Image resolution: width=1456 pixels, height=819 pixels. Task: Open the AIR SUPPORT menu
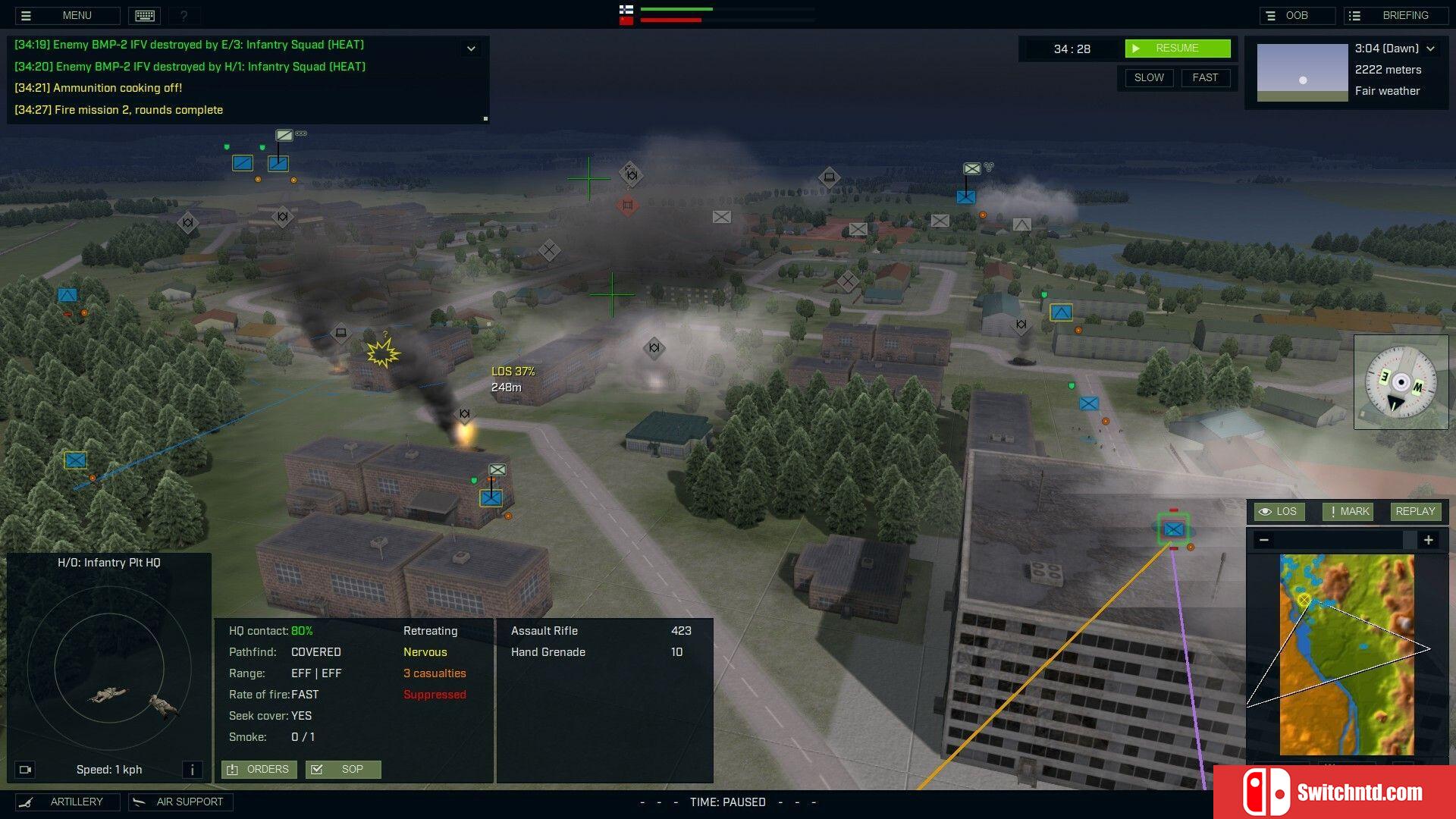pyautogui.click(x=180, y=802)
